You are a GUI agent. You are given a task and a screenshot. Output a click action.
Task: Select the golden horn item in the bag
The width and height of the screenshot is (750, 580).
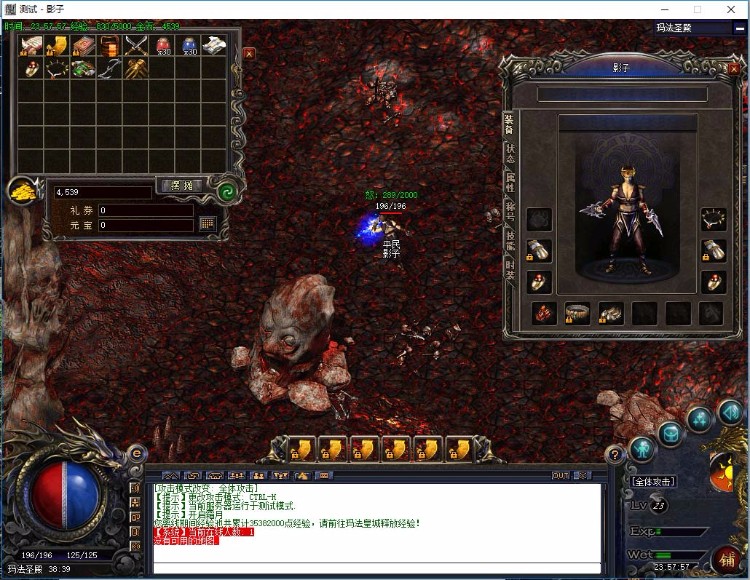coord(59,45)
